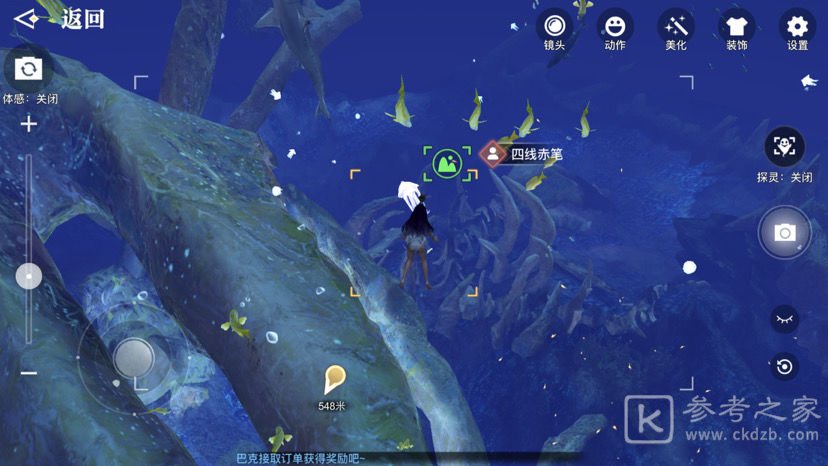This screenshot has height=466, width=828.
Task: Toggle the closed-eye hide-interface icon
Action: tap(785, 319)
